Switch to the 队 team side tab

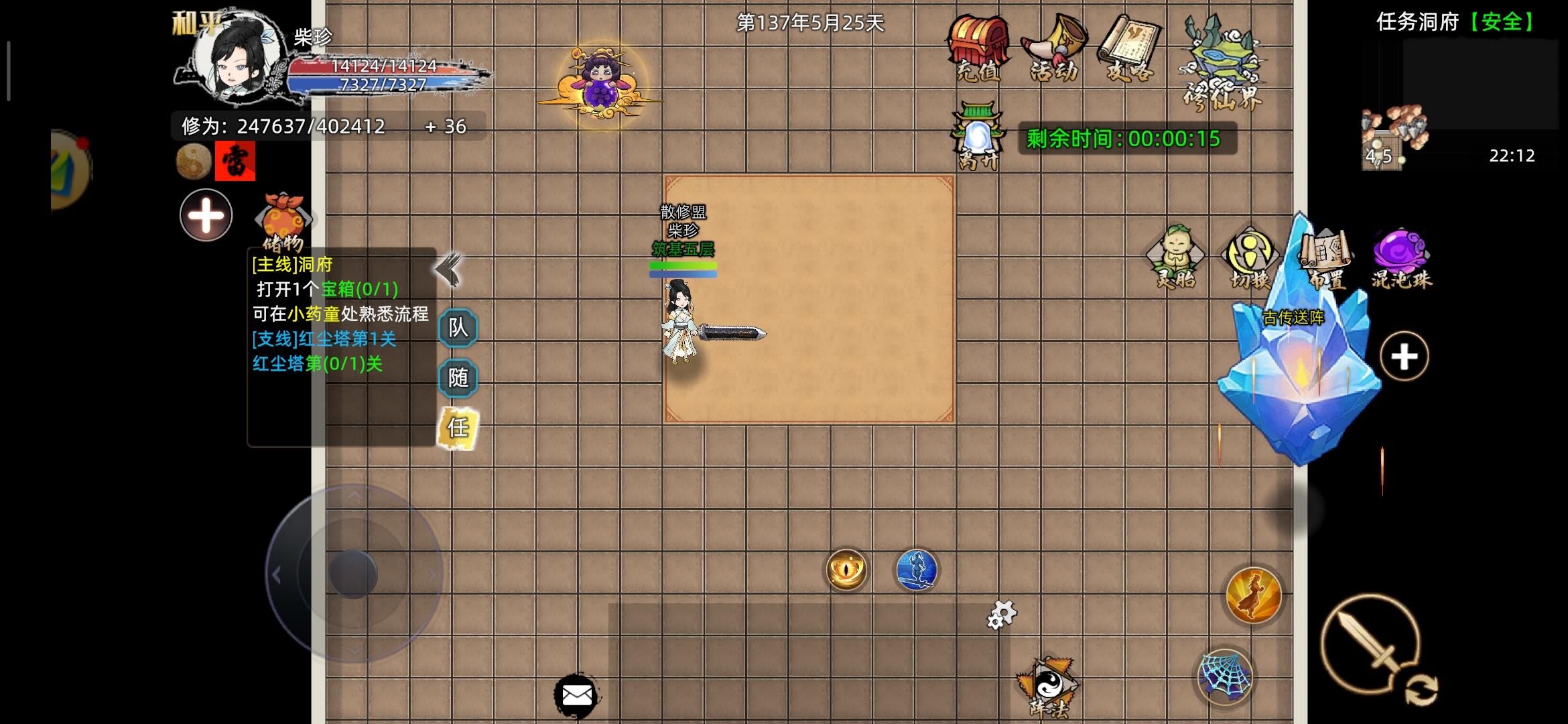pyautogui.click(x=458, y=328)
